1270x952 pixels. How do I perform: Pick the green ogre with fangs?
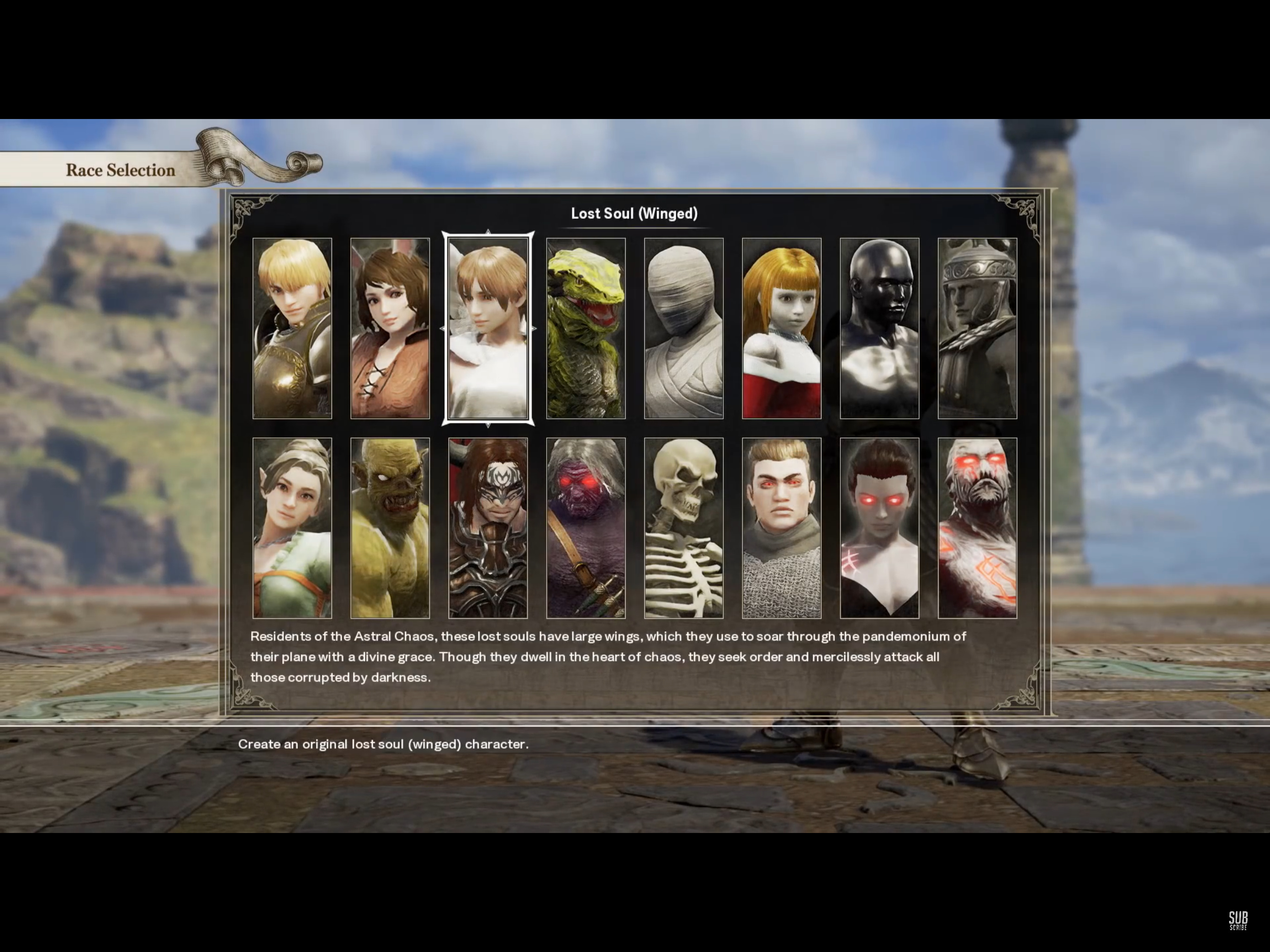point(390,528)
